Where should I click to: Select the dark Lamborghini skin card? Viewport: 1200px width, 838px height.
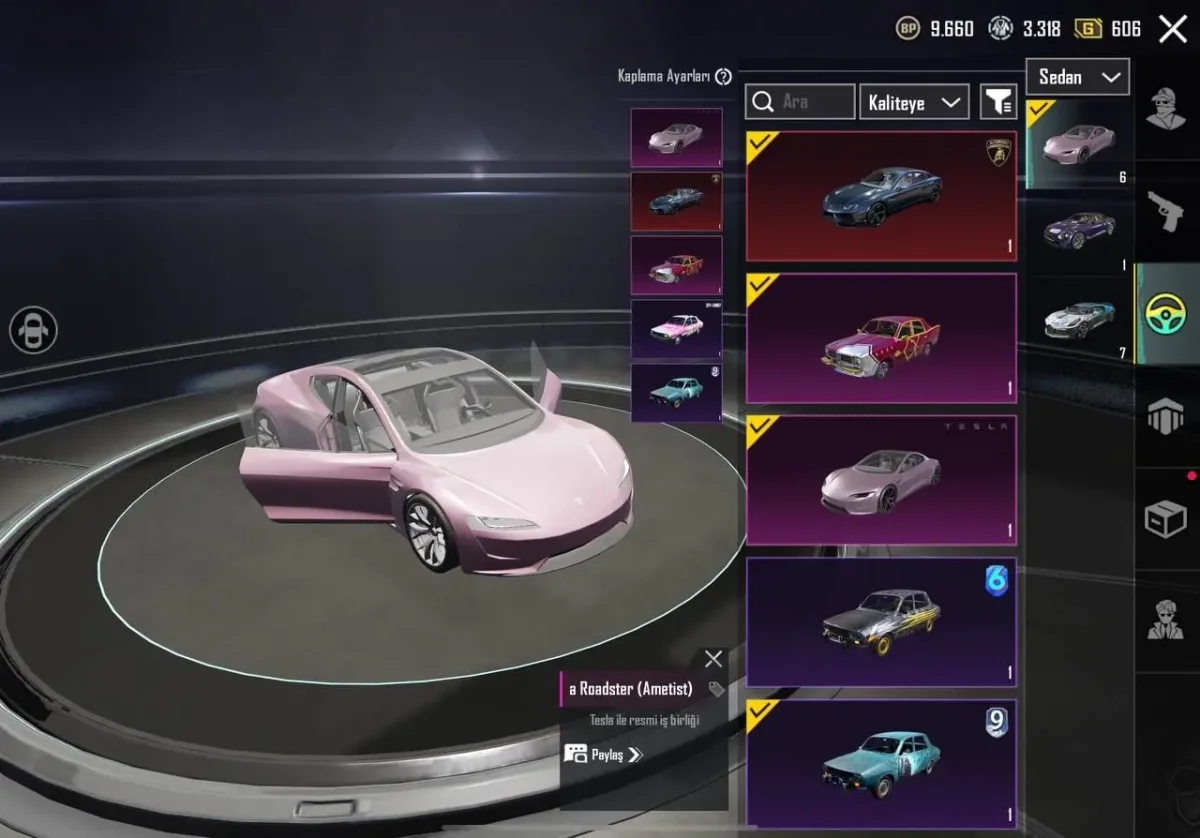click(881, 196)
